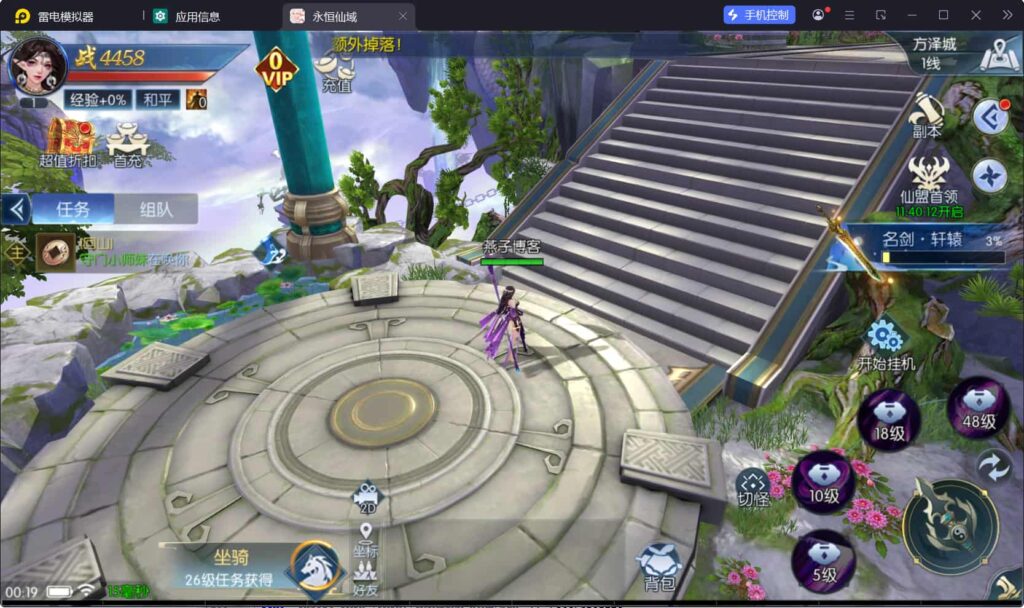Switch to the 任务 quest tab
The height and width of the screenshot is (608, 1024).
[x=73, y=209]
